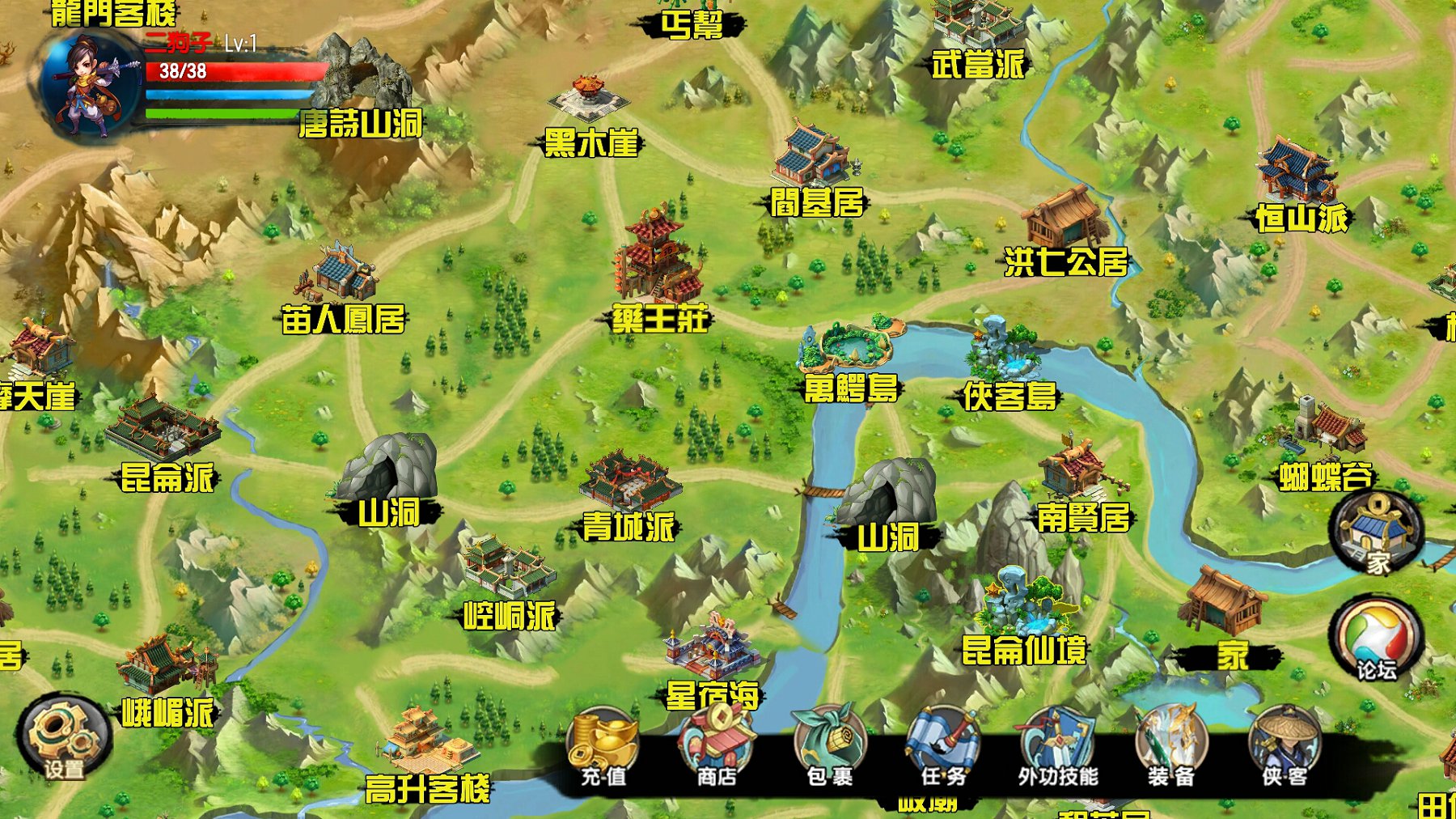Image resolution: width=1456 pixels, height=819 pixels.
Task: Click the player character portrait
Action: (89, 85)
